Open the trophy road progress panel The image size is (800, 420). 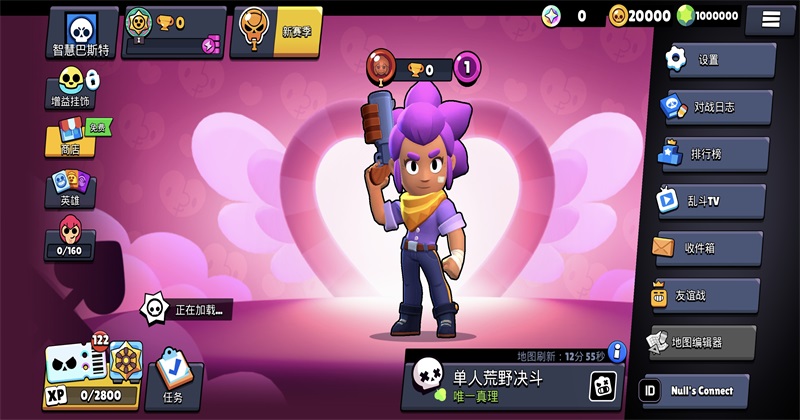pyautogui.click(x=173, y=32)
